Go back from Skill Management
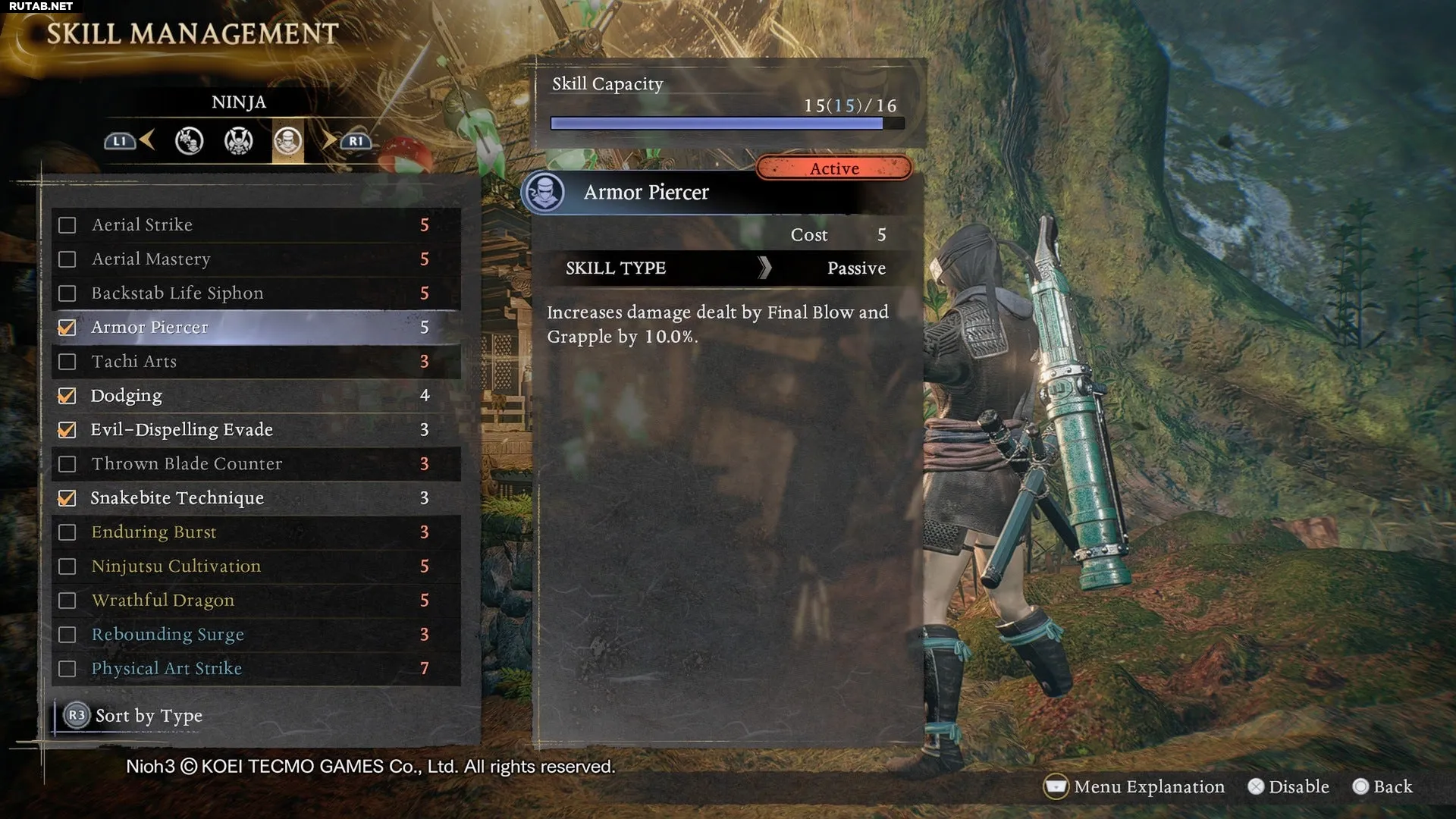This screenshot has width=1456, height=819. [x=1382, y=786]
